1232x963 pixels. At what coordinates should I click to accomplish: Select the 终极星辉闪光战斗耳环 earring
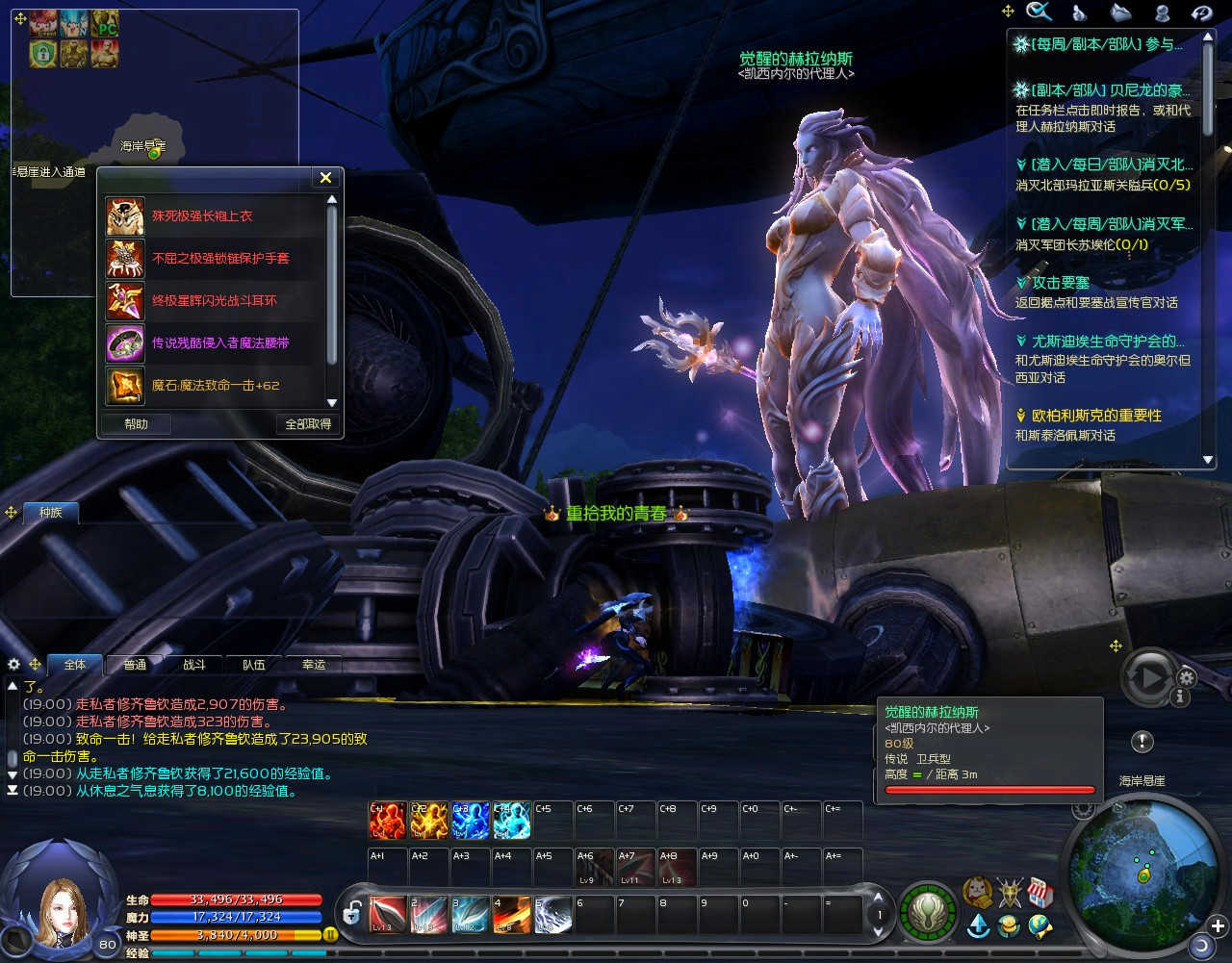pos(214,301)
